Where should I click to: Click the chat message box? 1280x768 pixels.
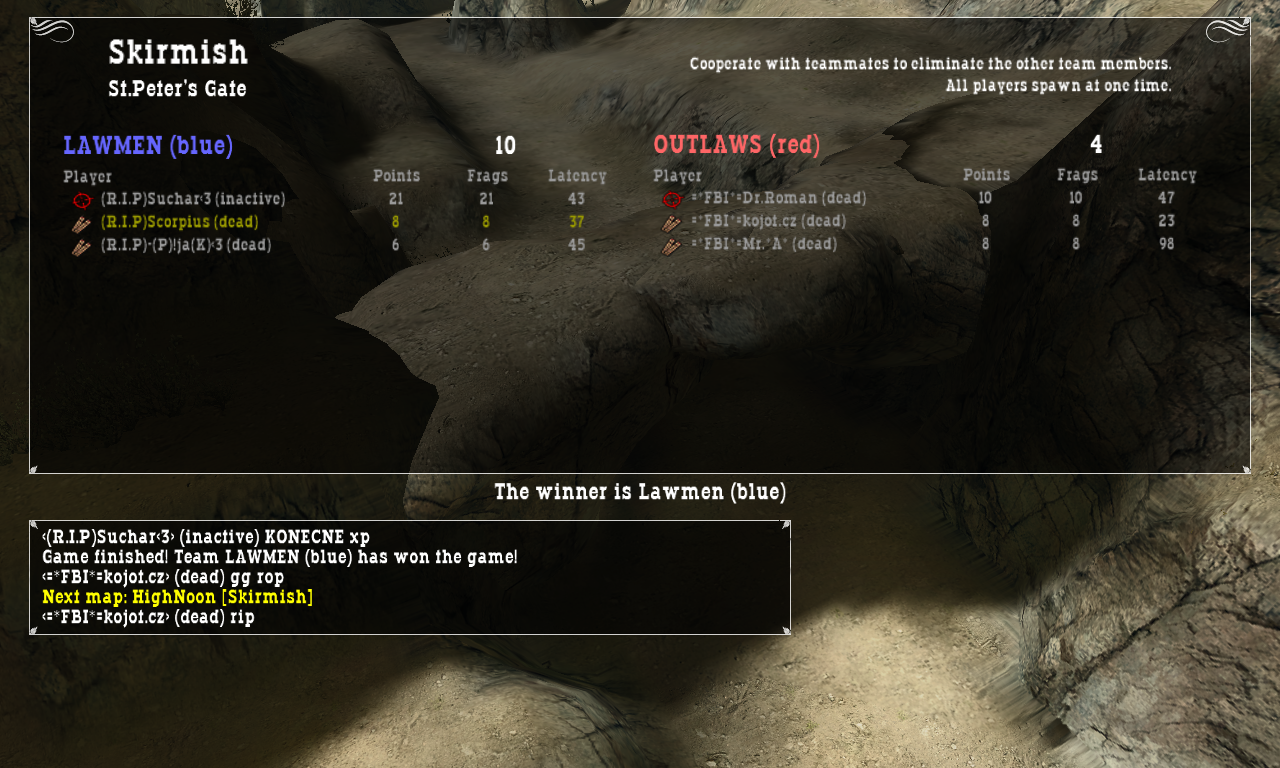point(410,577)
